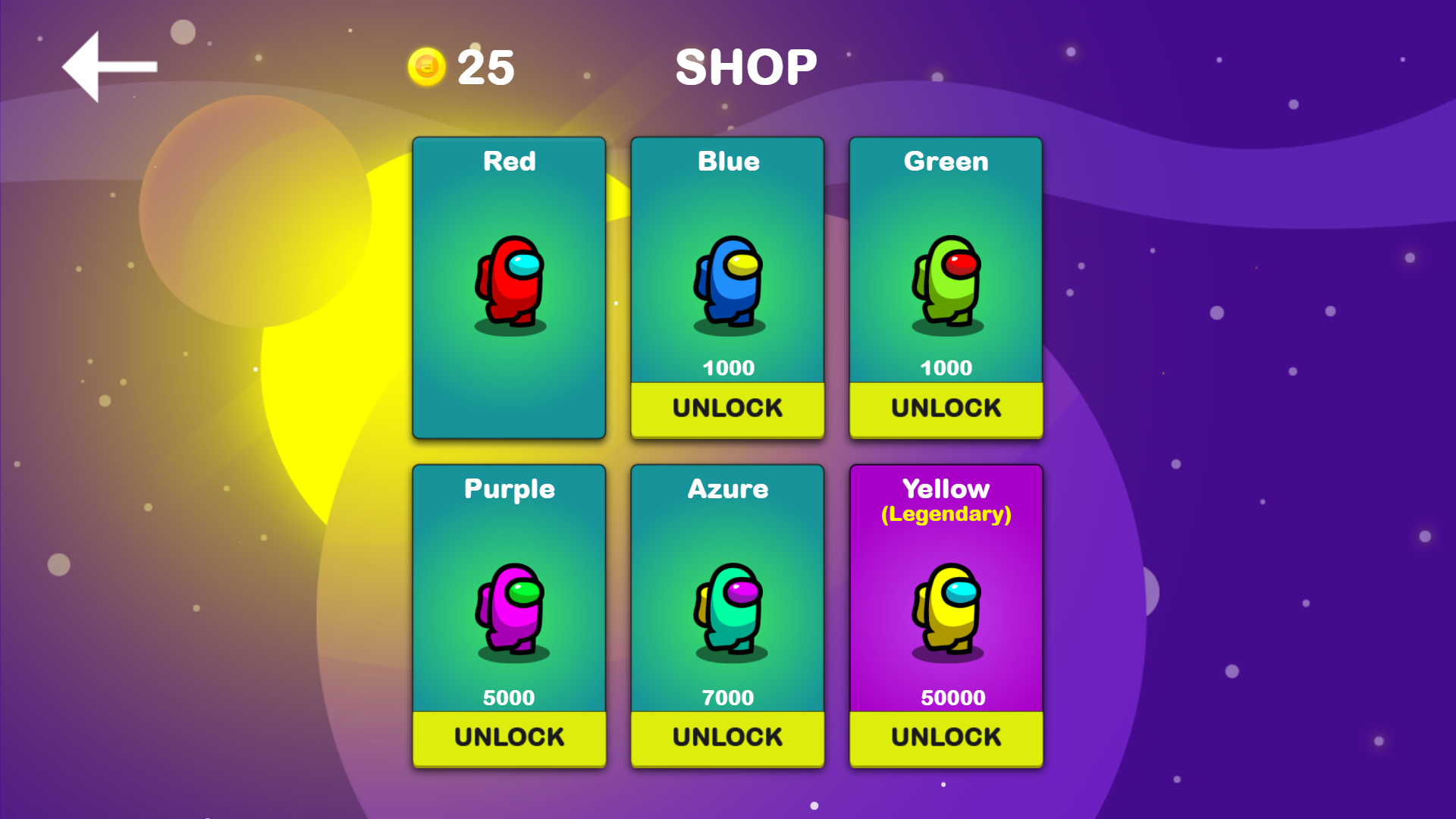This screenshot has width=1456, height=819.
Task: Click the coin balance showing 25
Action: 485,67
